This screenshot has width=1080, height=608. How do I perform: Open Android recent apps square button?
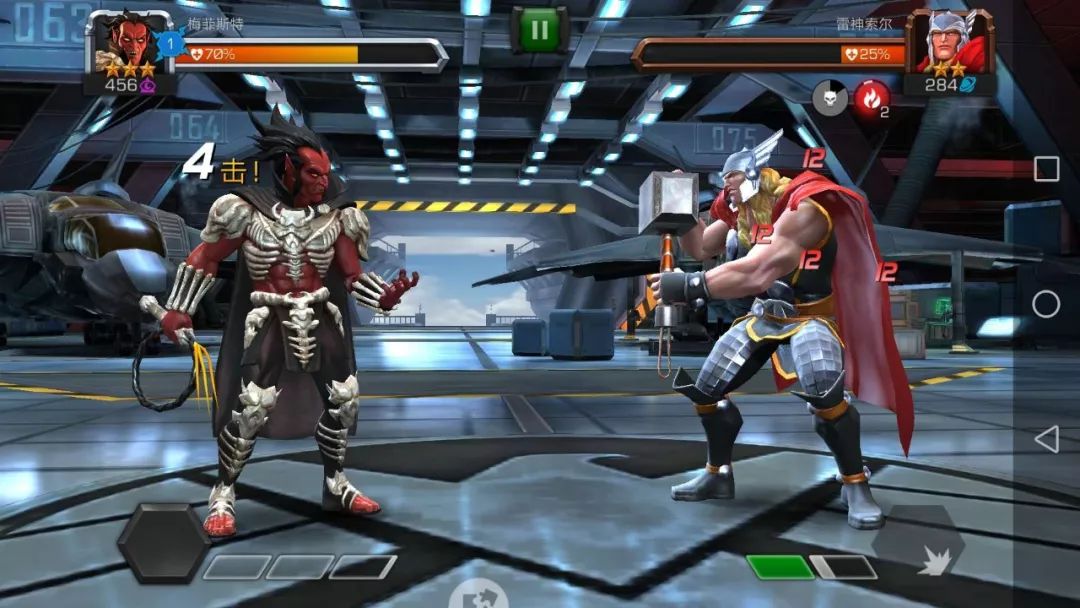1046,169
